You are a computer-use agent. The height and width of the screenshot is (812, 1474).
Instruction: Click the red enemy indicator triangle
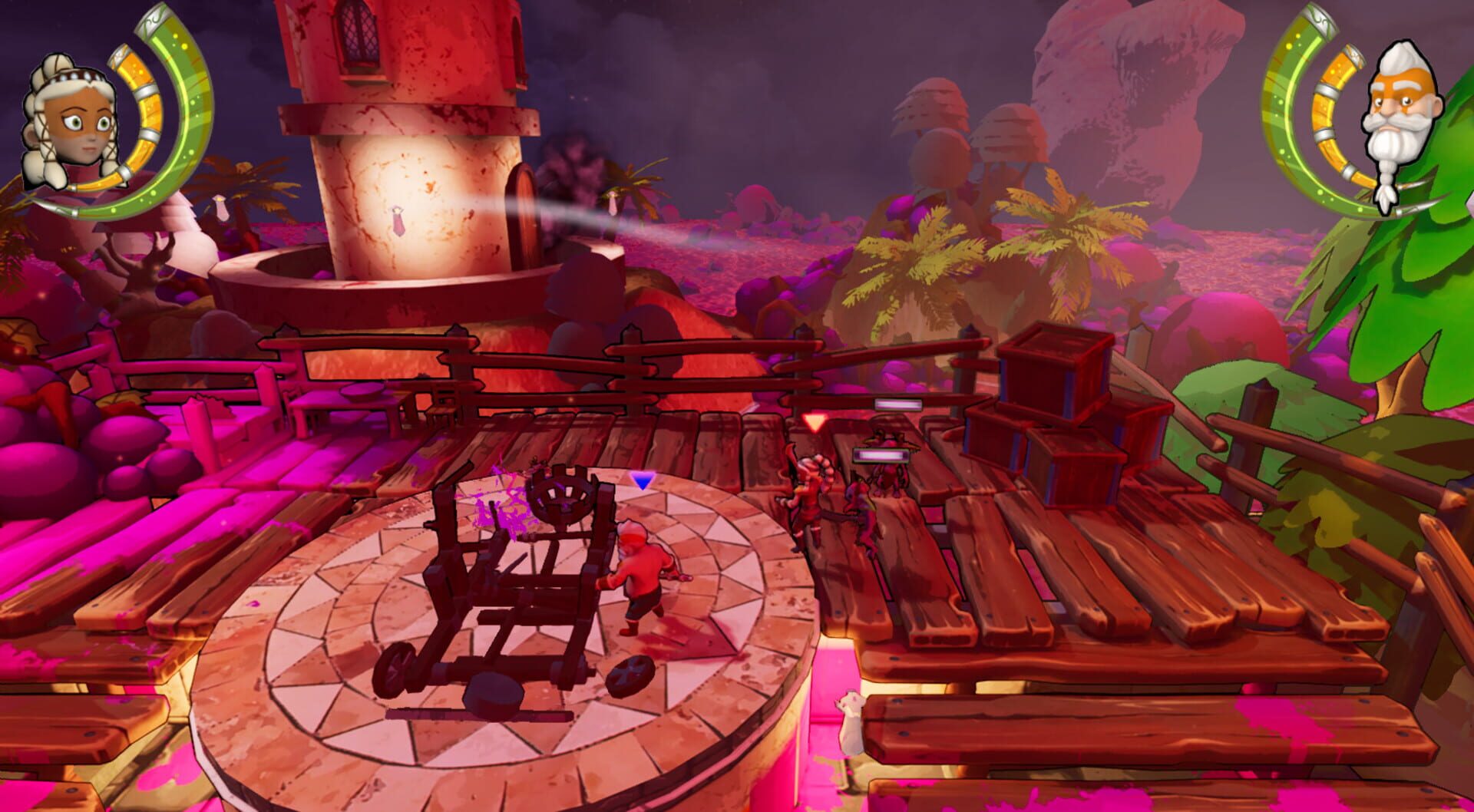pyautogui.click(x=813, y=421)
